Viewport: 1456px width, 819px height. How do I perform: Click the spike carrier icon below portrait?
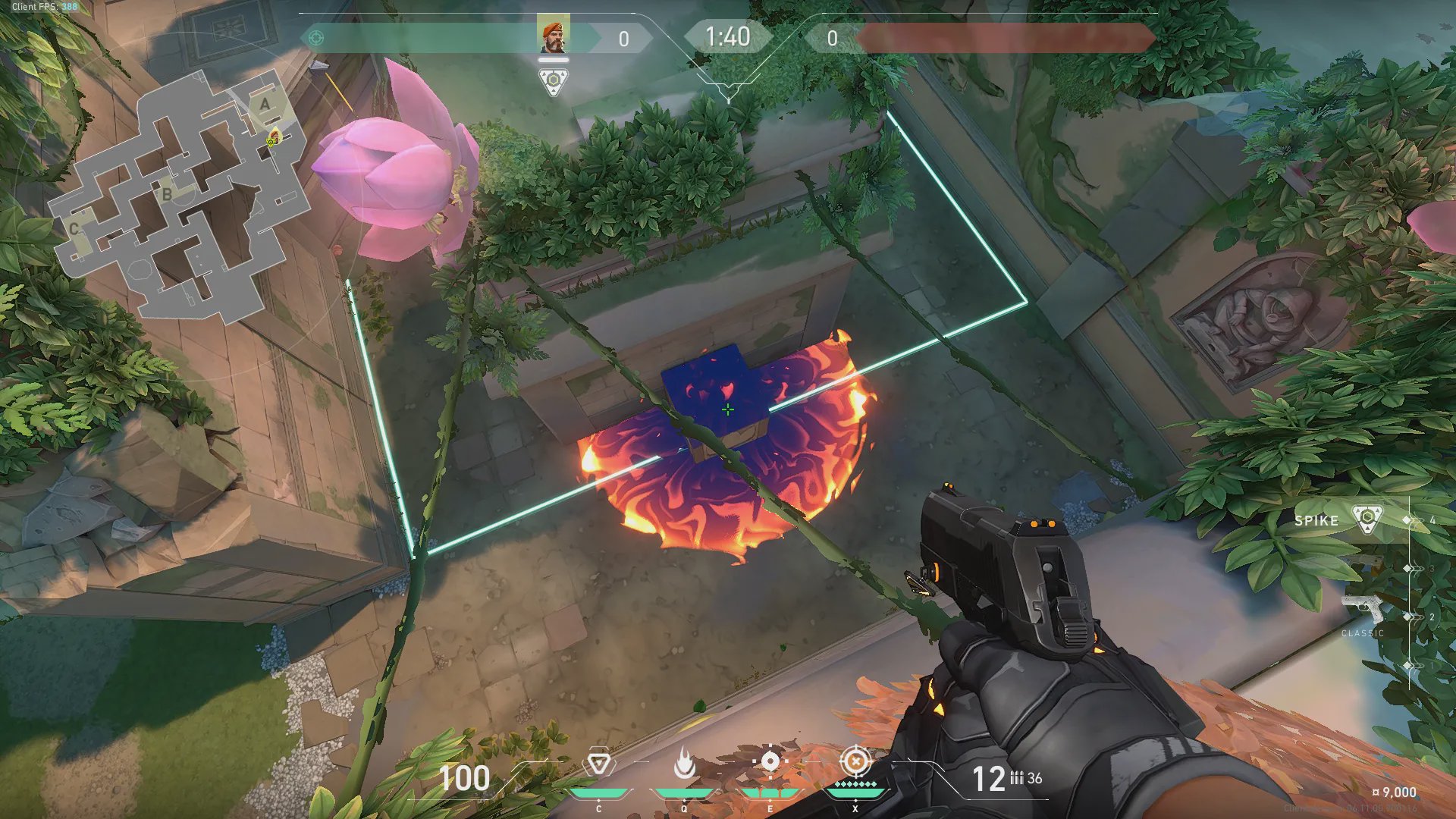pos(554,81)
